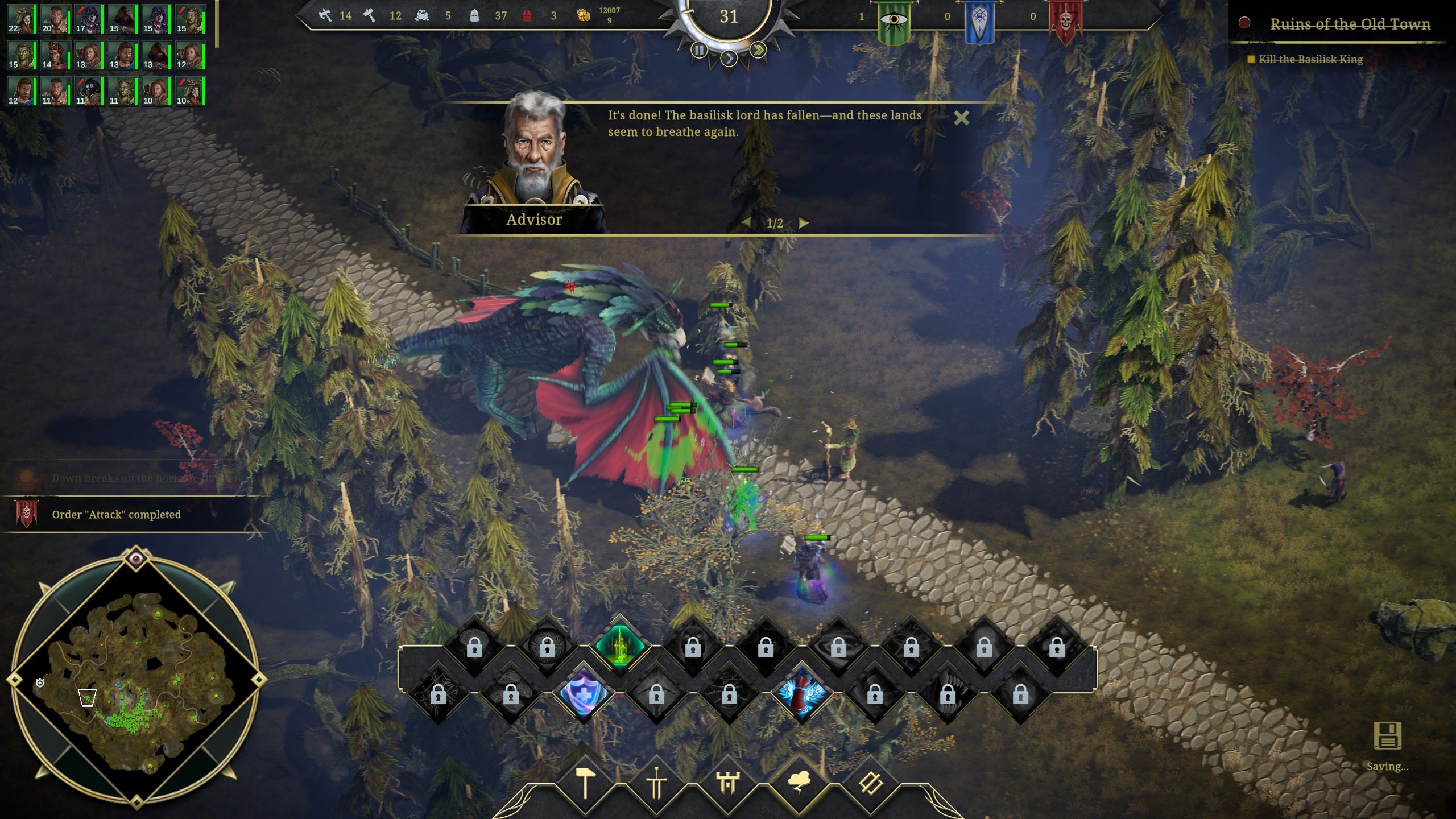The height and width of the screenshot is (819, 1456).
Task: Open the crossed rectangles tab
Action: (x=871, y=784)
